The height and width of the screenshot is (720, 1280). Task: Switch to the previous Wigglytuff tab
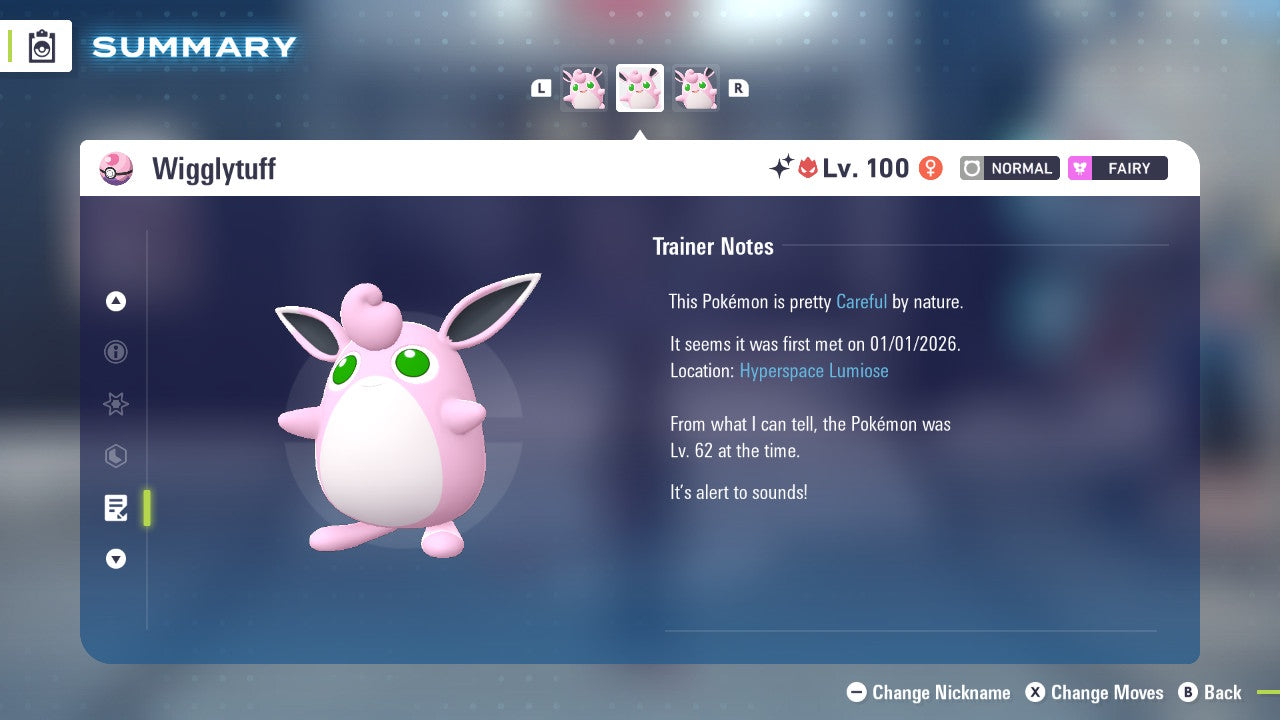coord(584,88)
